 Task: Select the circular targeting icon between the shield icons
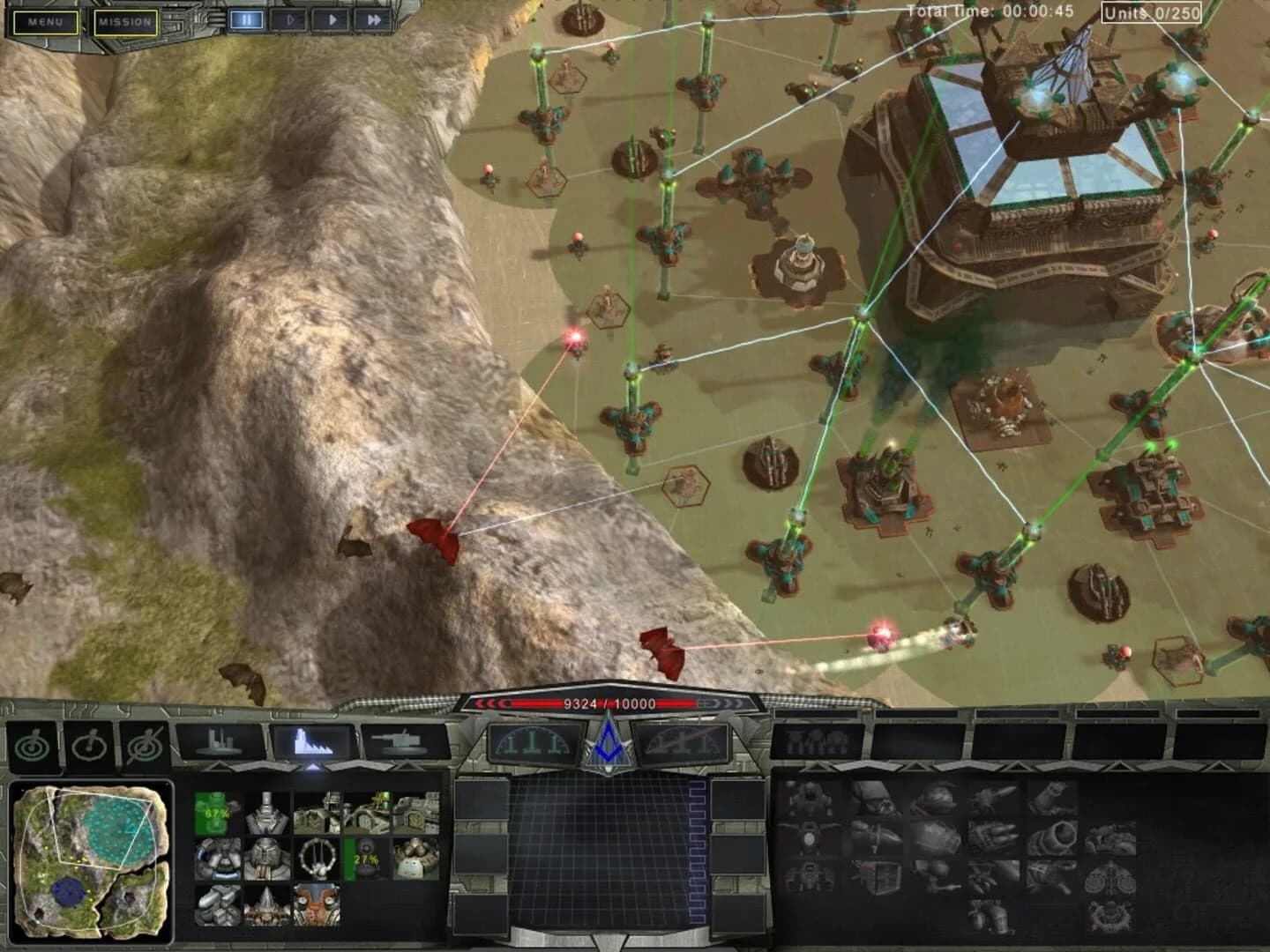coord(89,745)
